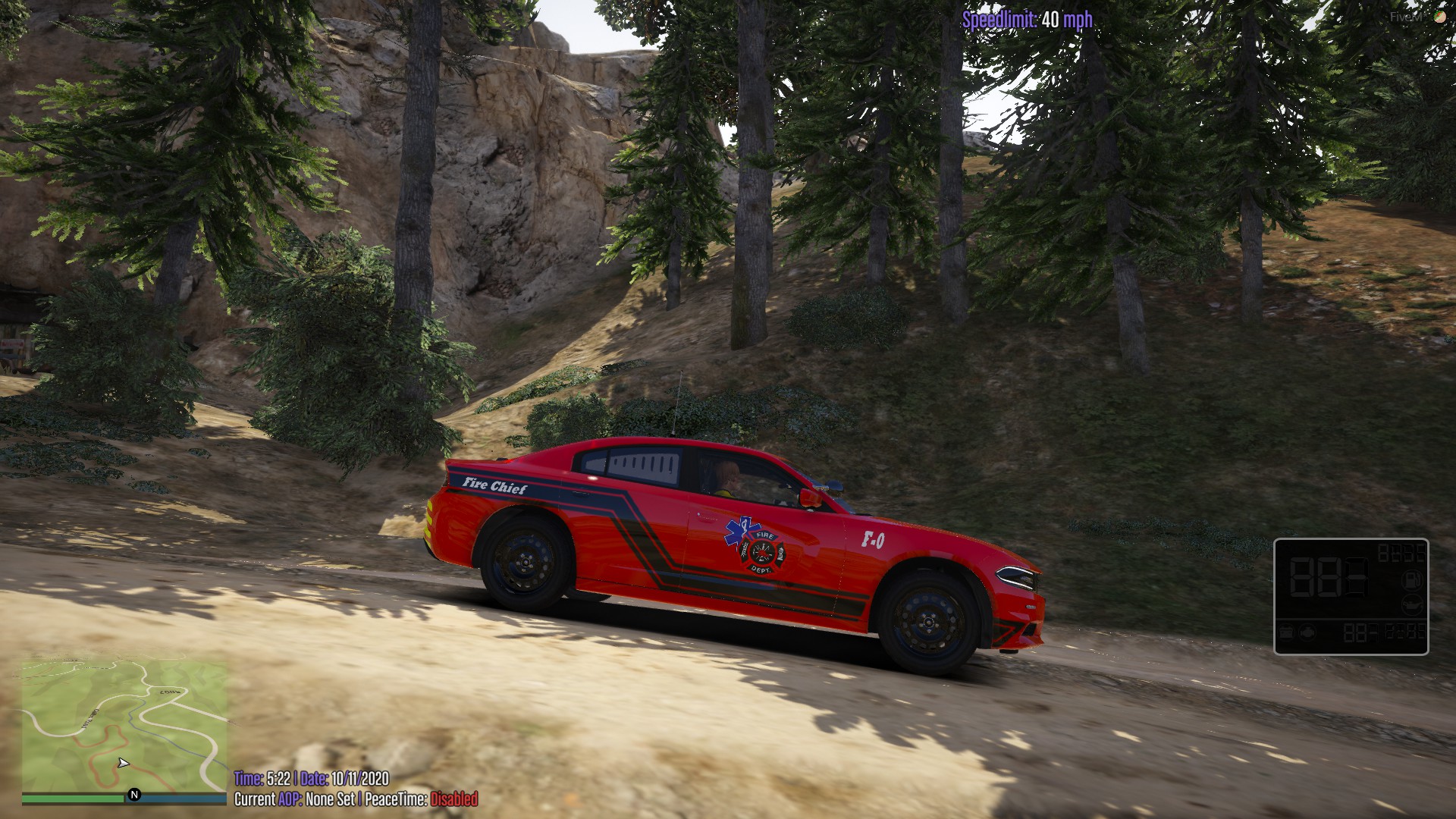
Task: Click the digital vehicle dashboard panel
Action: 1351,597
